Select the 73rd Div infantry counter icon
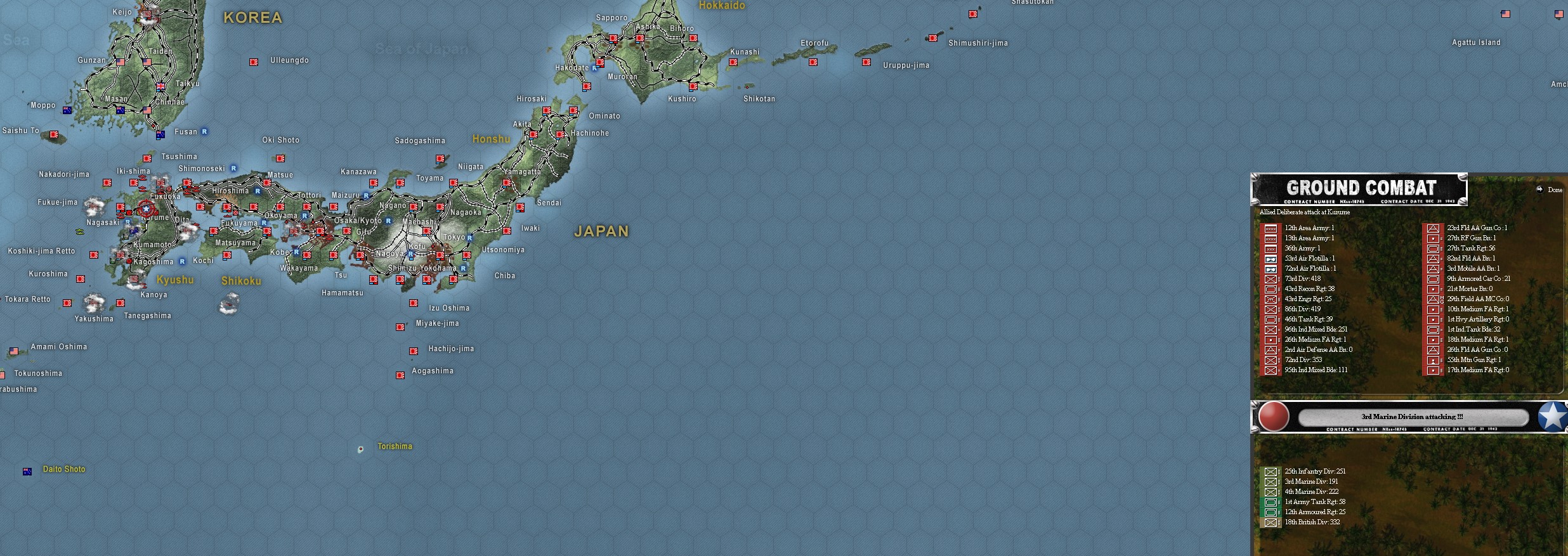1568x556 pixels. [x=1271, y=278]
